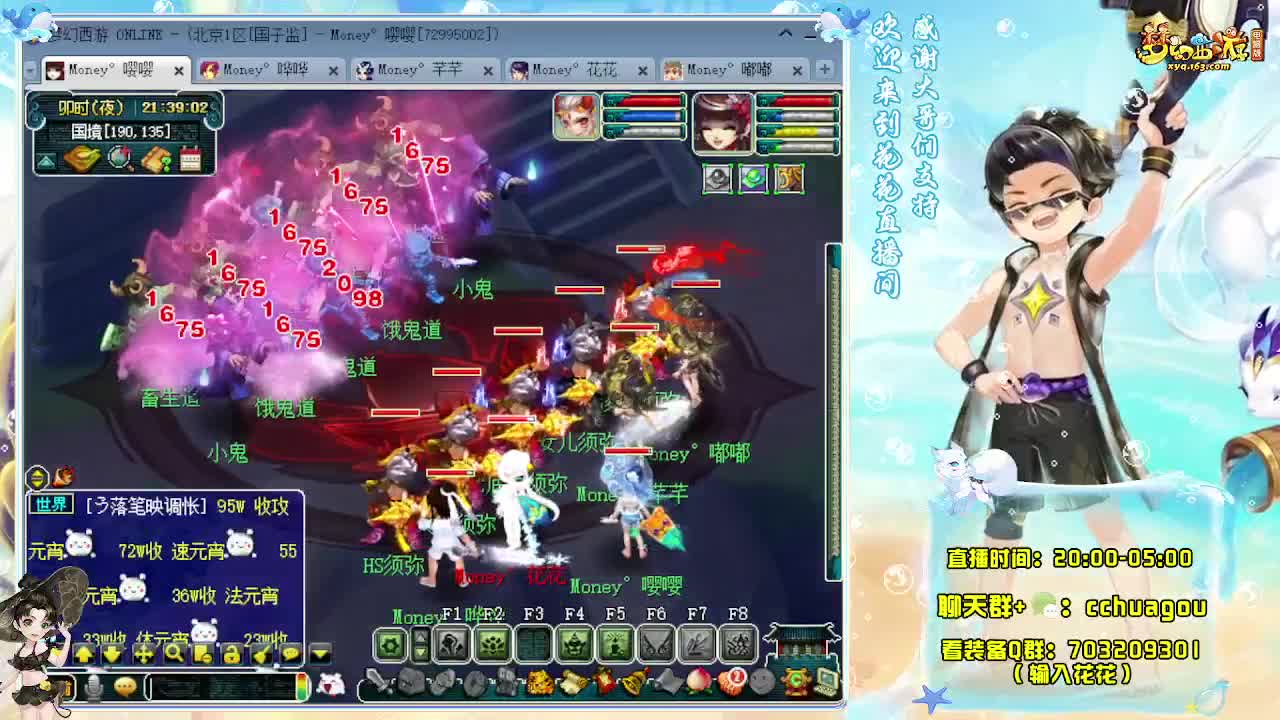This screenshot has width=1280, height=720.
Task: Collapse the chat panel with the yellow chevron
Action: (x=318, y=654)
